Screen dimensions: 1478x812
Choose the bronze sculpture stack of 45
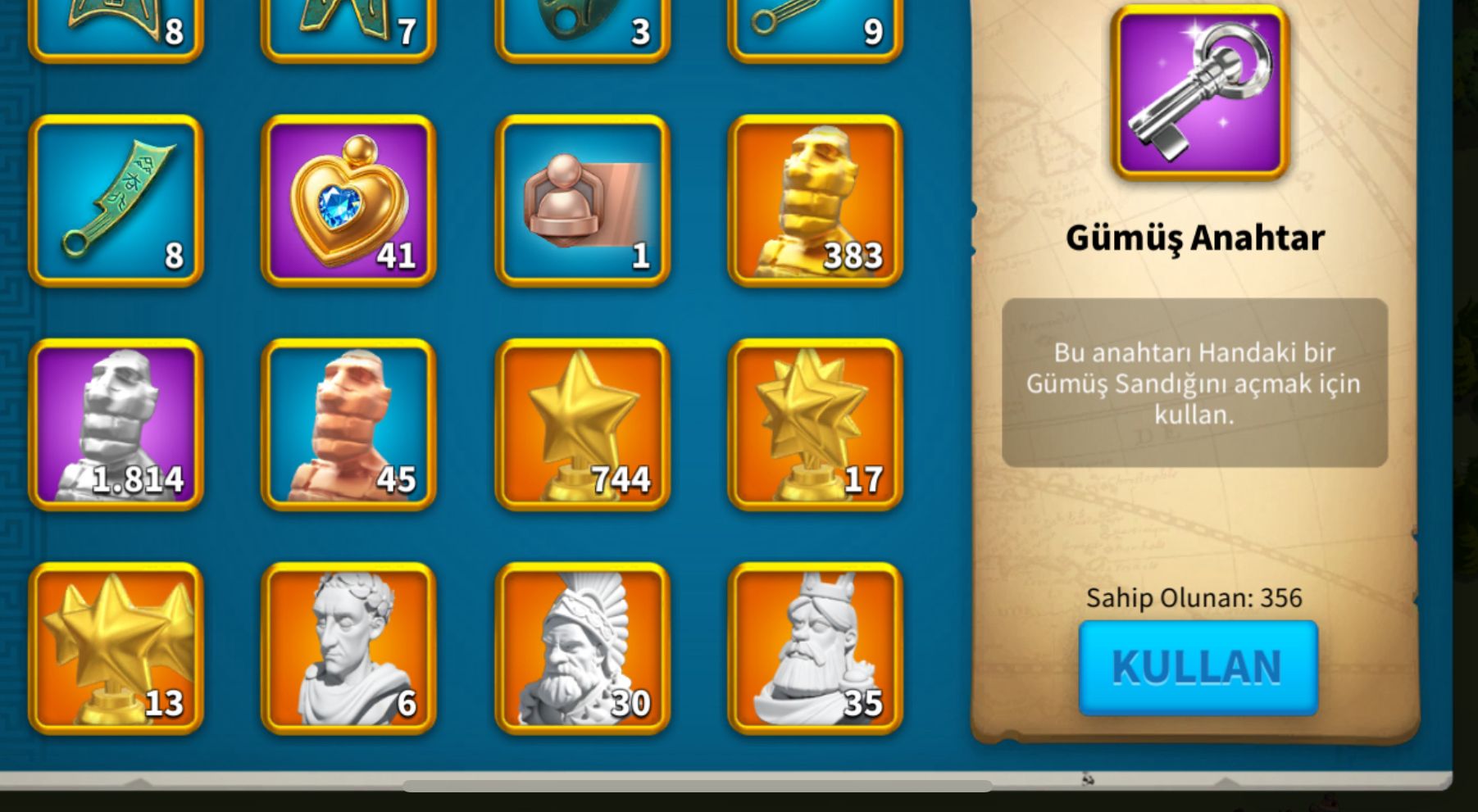coord(348,424)
